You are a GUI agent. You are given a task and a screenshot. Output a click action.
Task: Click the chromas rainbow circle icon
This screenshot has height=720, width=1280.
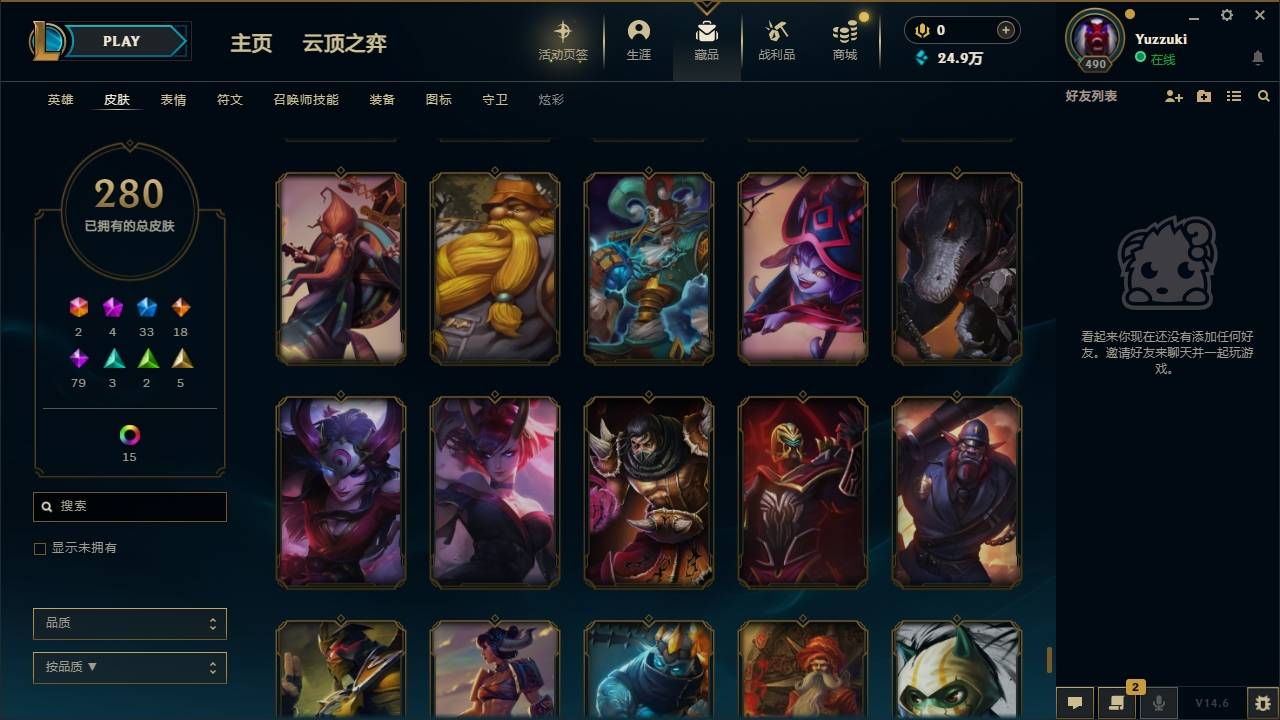pos(128,436)
